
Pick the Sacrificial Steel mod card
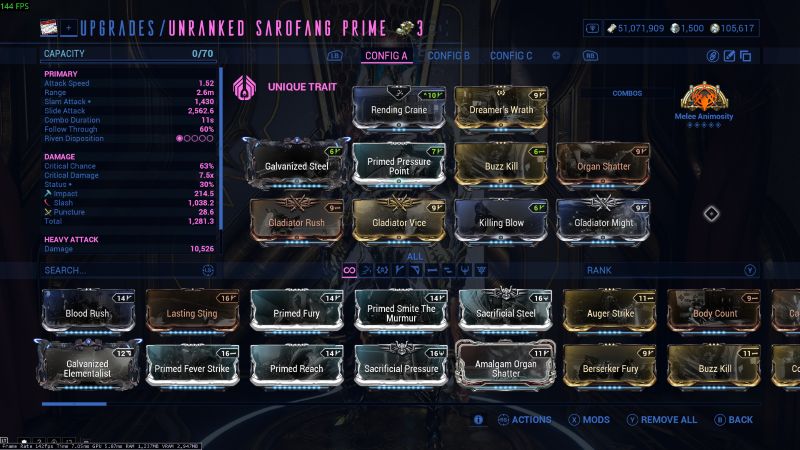(504, 312)
